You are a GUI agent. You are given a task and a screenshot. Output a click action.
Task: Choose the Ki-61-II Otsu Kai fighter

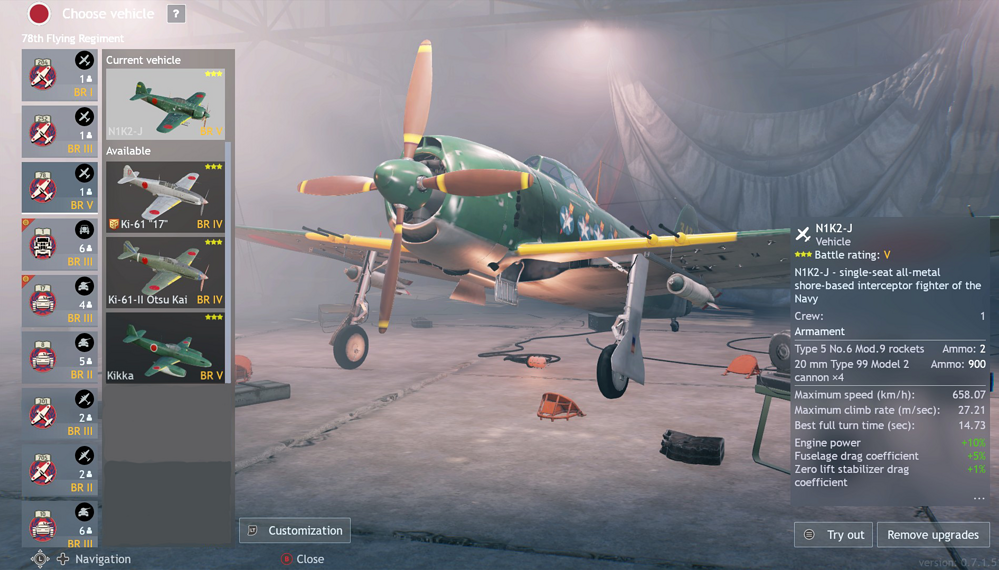(x=165, y=273)
